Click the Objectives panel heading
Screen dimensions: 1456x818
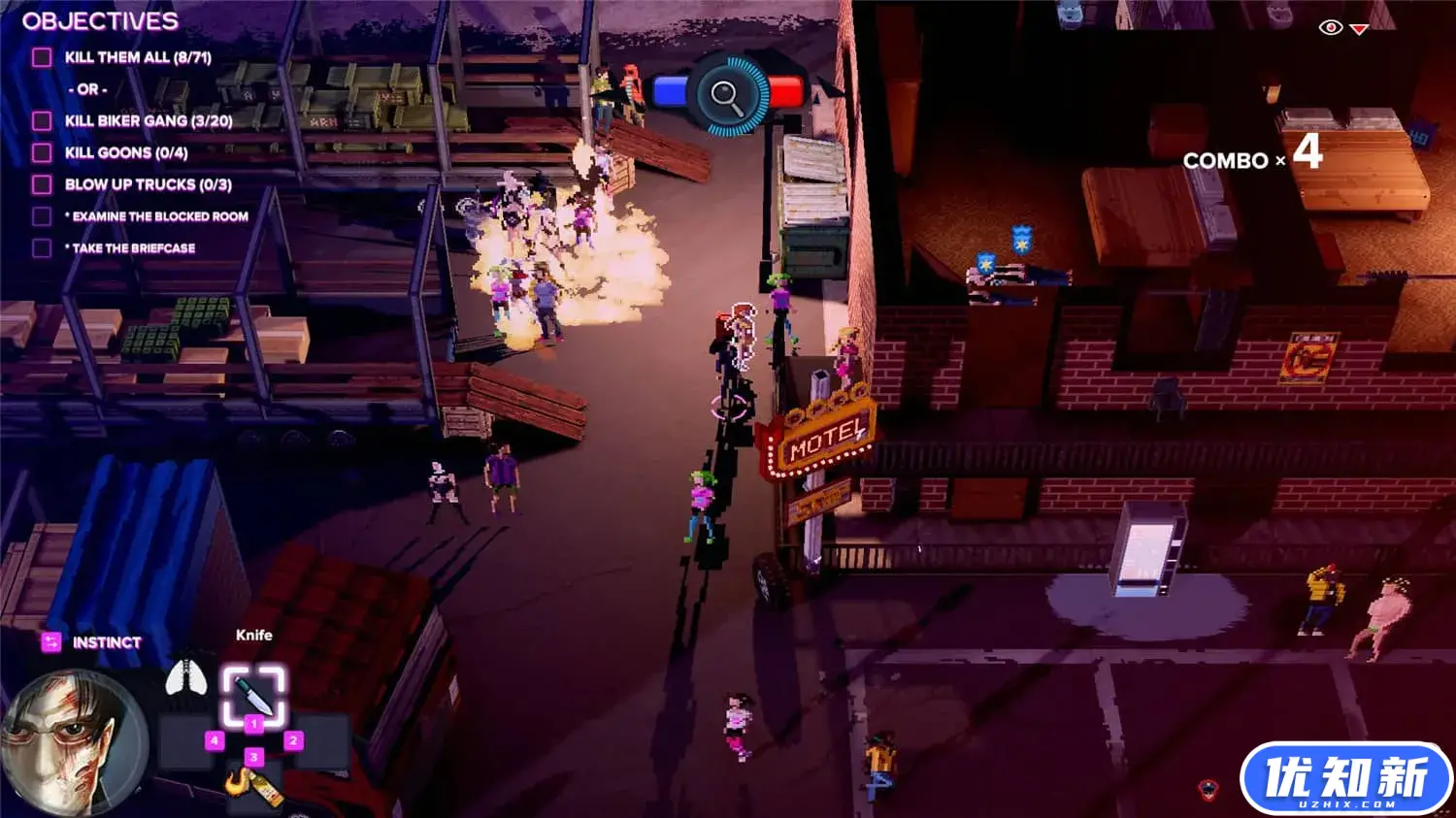click(100, 20)
